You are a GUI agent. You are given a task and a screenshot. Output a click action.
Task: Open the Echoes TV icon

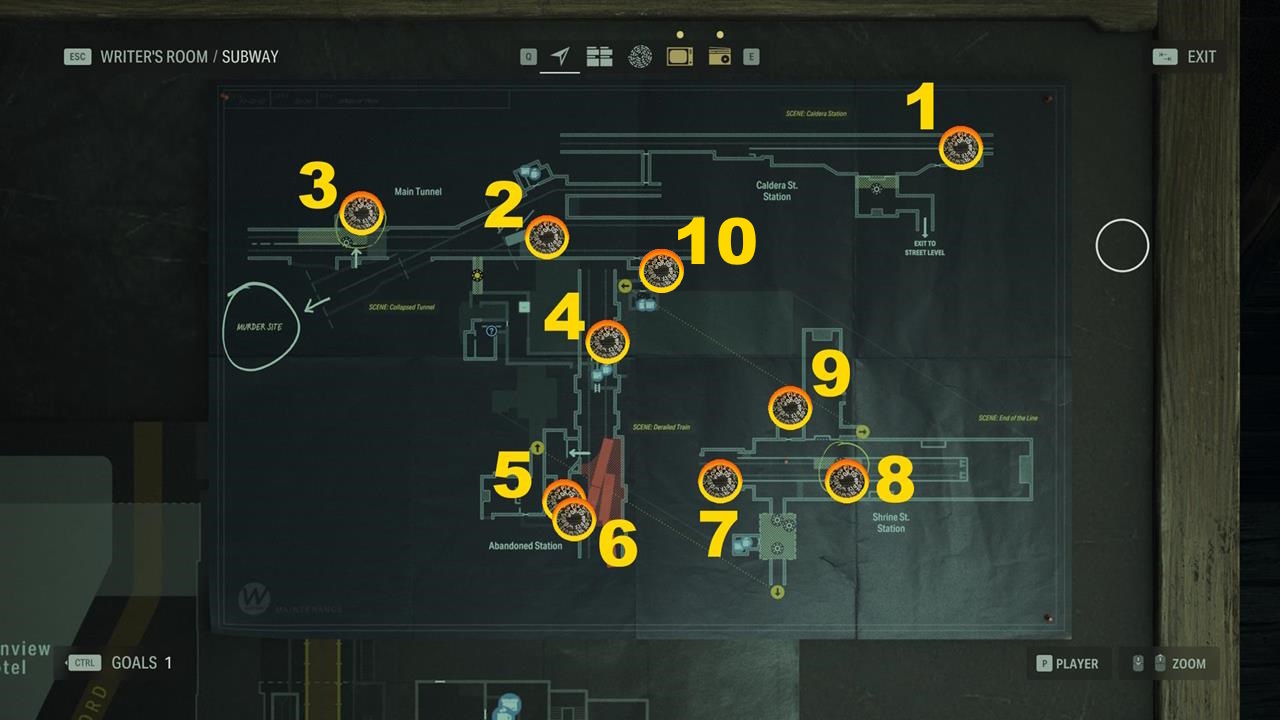(x=679, y=56)
